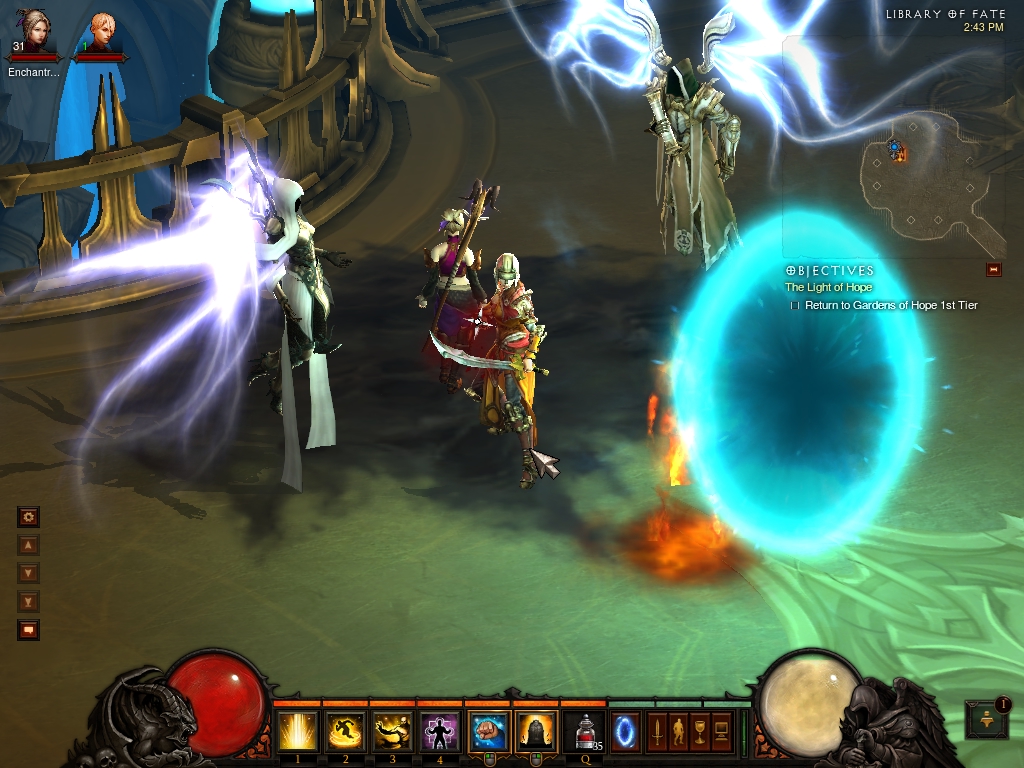
Task: Activate the light pillar skill in slot 1
Action: point(298,732)
